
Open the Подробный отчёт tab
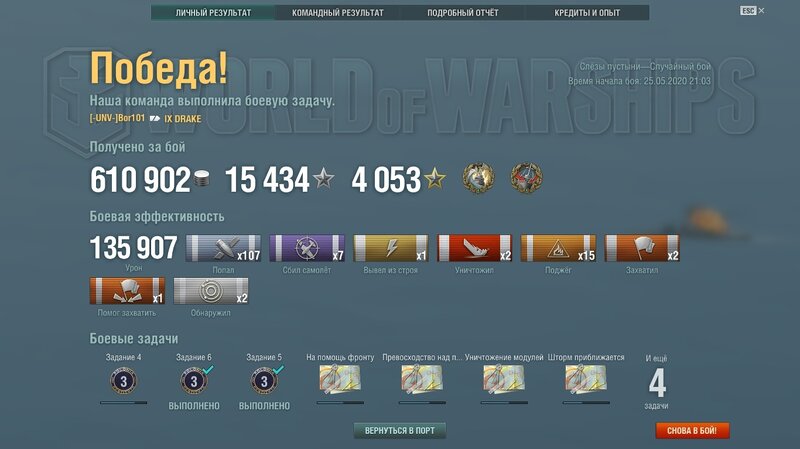[x=462, y=13]
